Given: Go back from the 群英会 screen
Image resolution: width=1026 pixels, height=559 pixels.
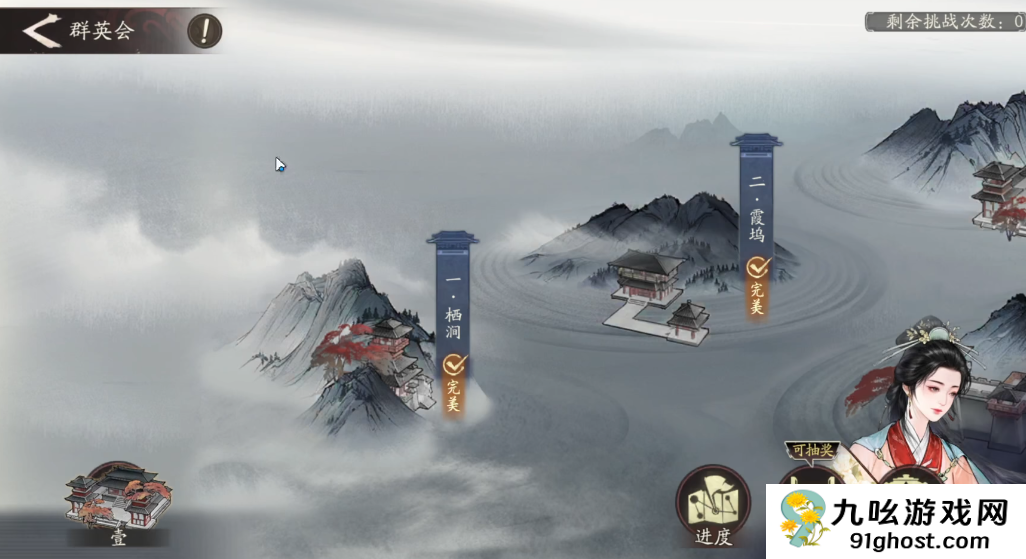Looking at the screenshot, I should [x=40, y=30].
